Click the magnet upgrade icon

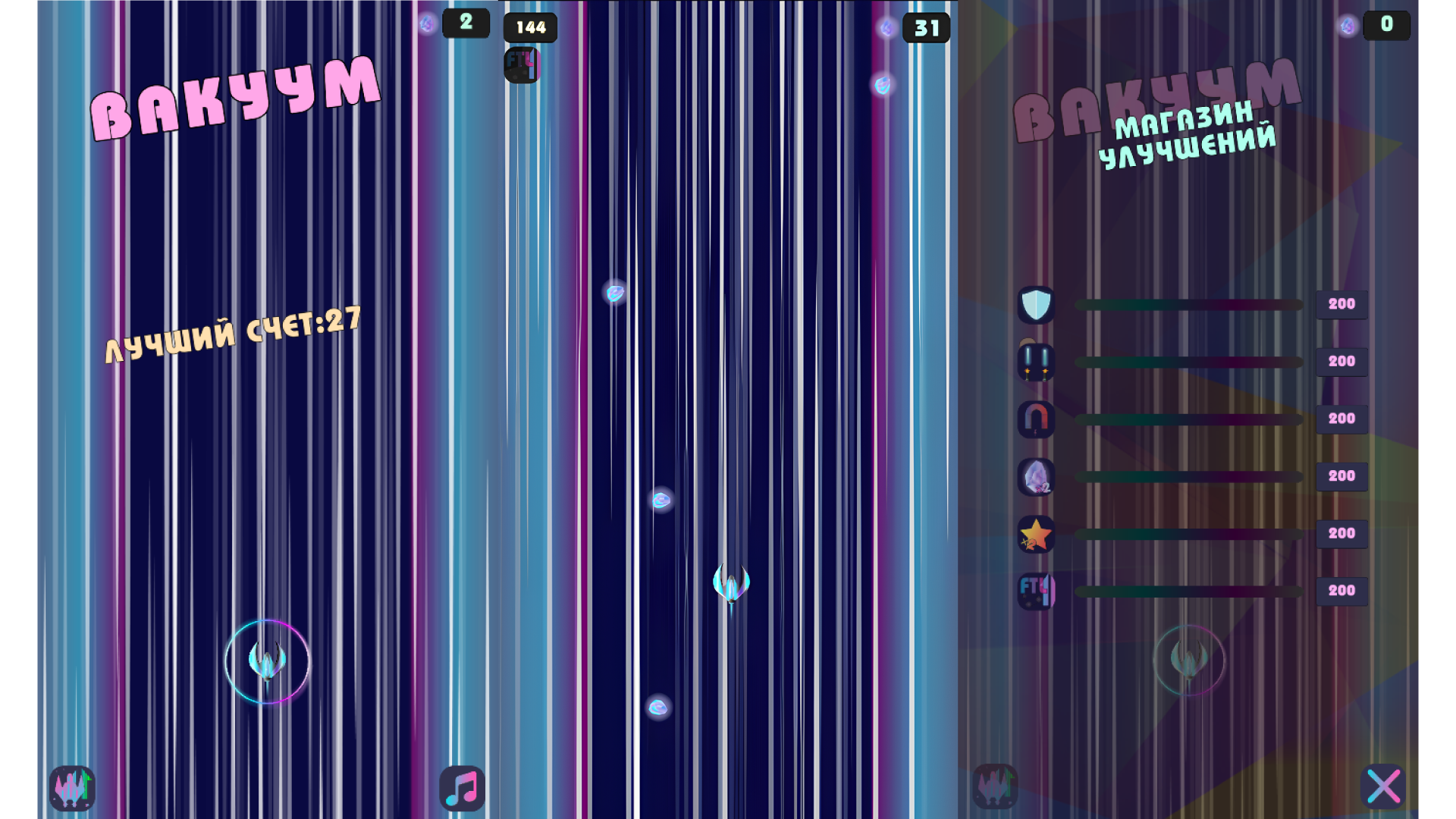(x=1037, y=419)
